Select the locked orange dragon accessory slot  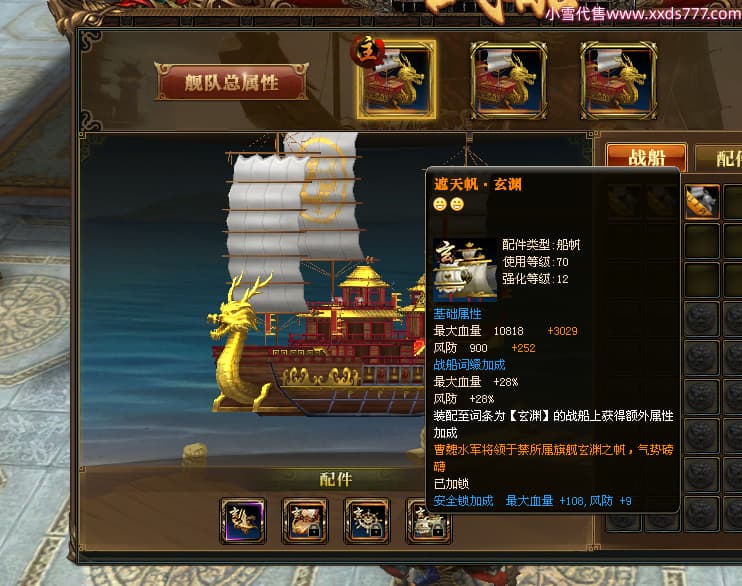click(305, 521)
